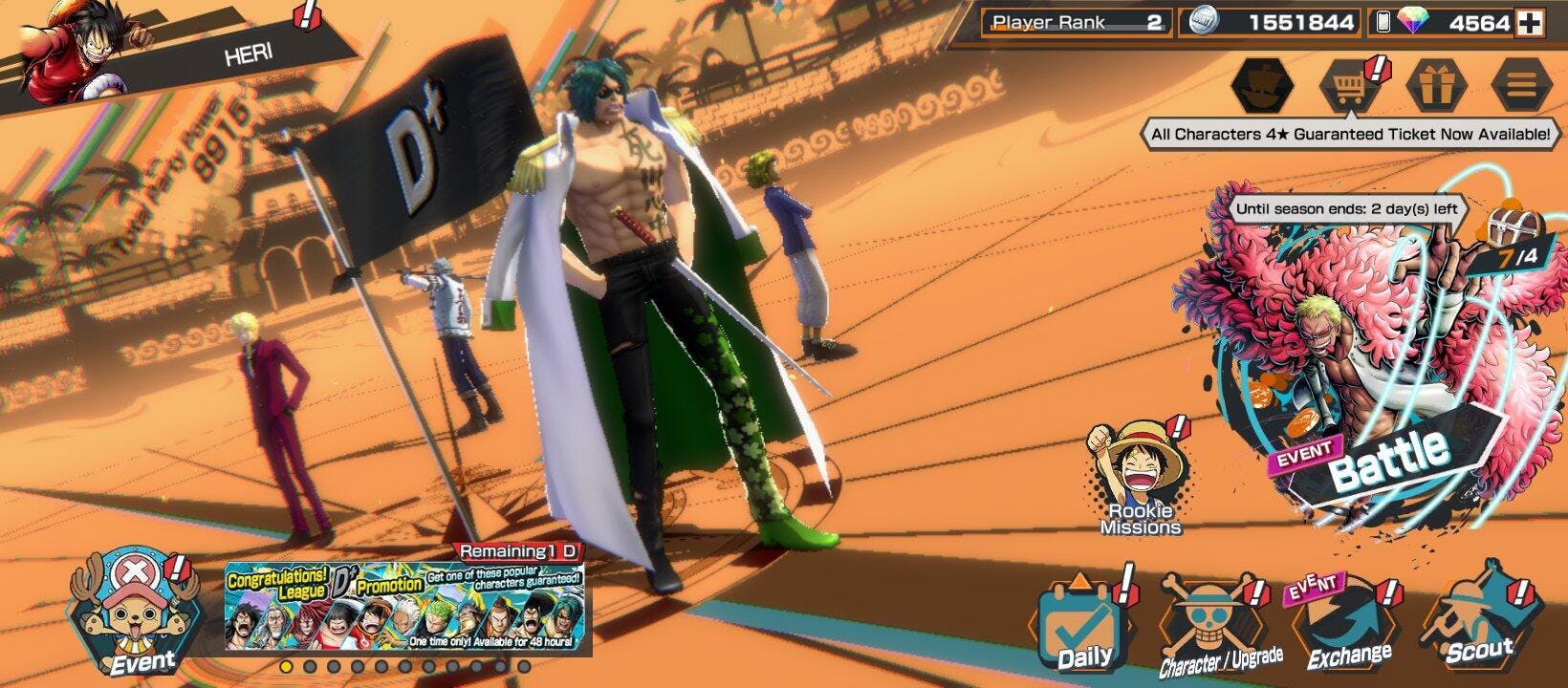Select the last banner page dot
The width and height of the screenshot is (1568, 688).
(523, 666)
